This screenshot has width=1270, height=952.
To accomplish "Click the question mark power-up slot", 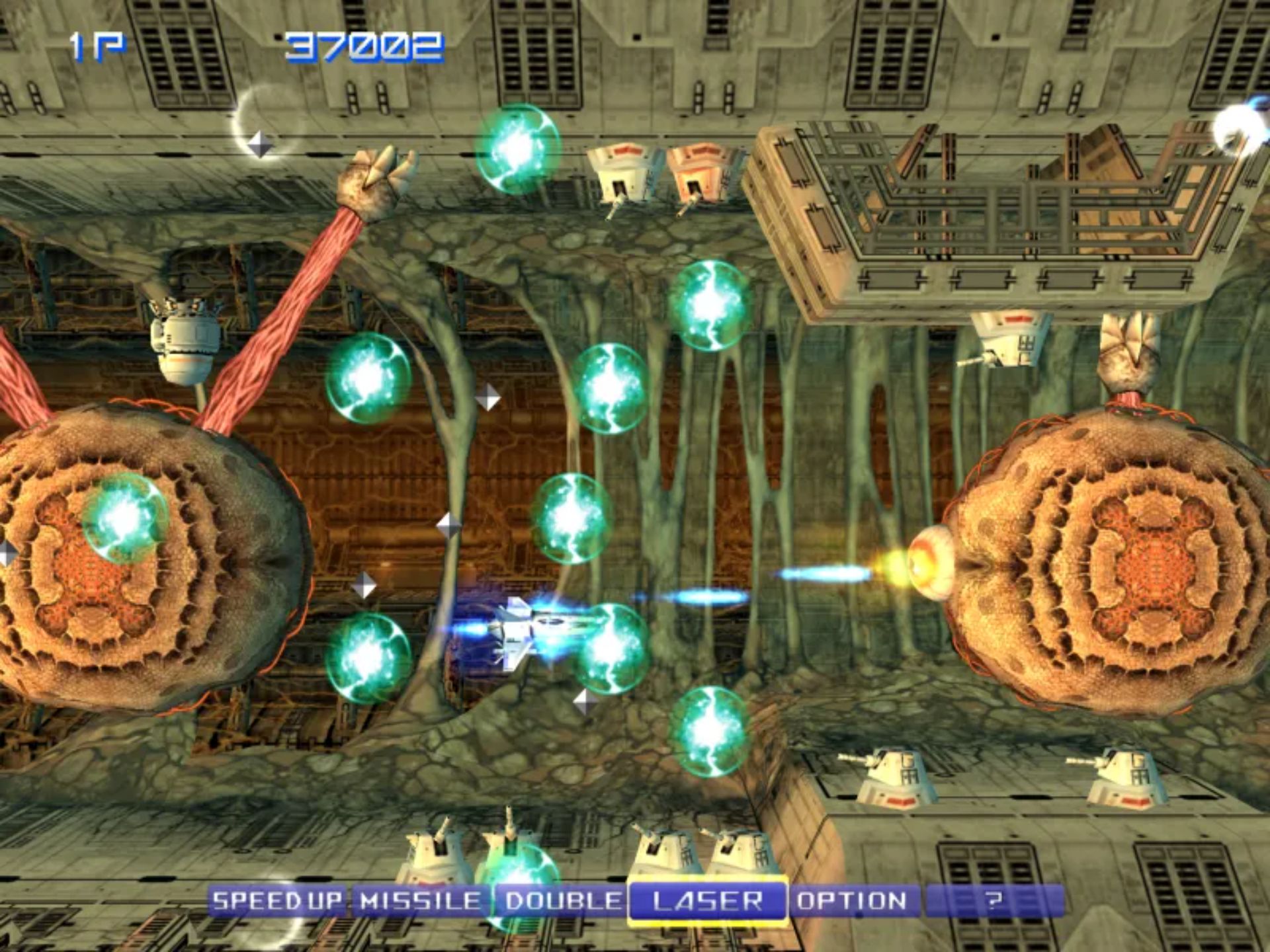I will click(x=994, y=900).
